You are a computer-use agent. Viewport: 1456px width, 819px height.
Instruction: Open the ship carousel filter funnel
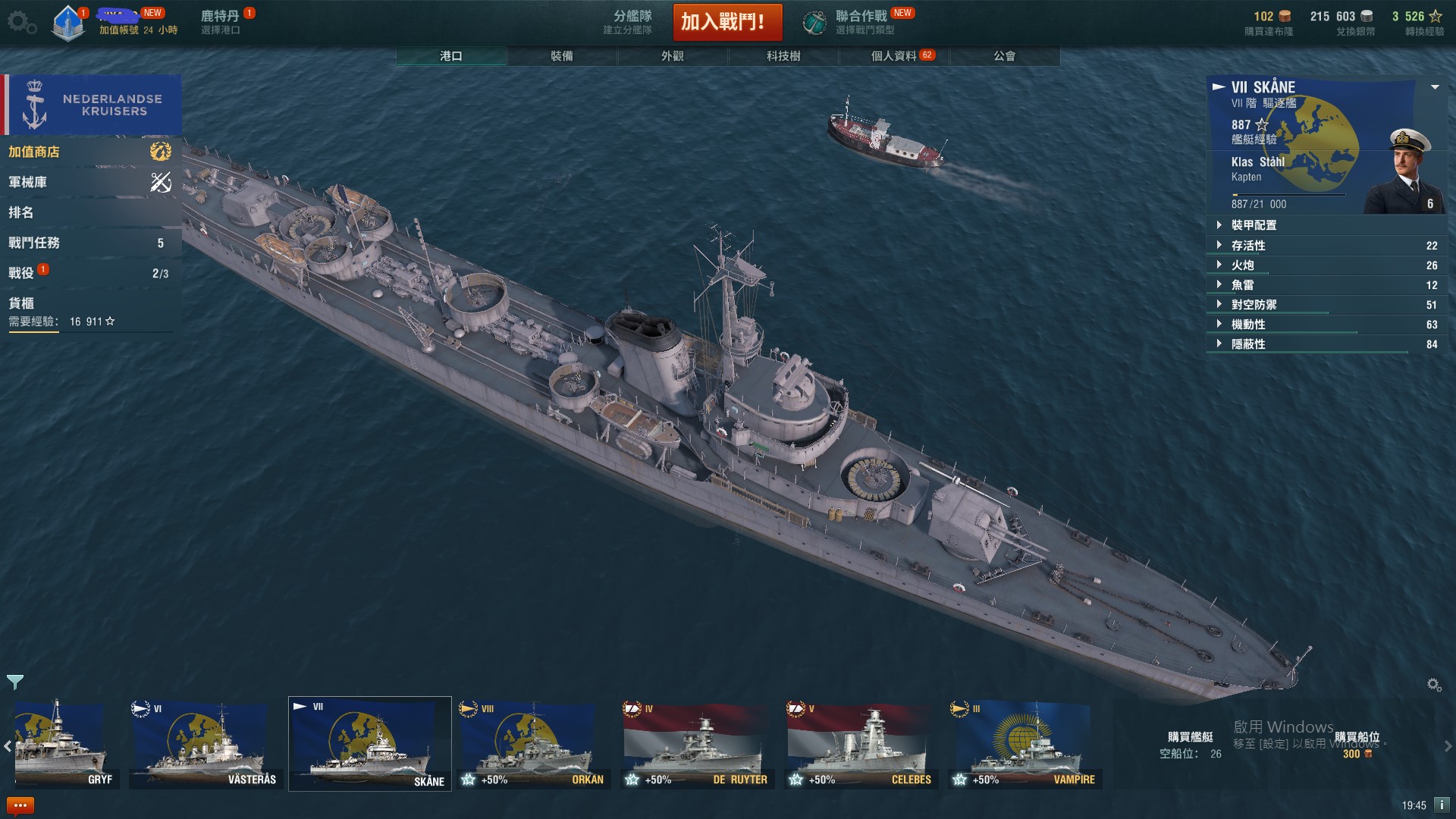15,682
